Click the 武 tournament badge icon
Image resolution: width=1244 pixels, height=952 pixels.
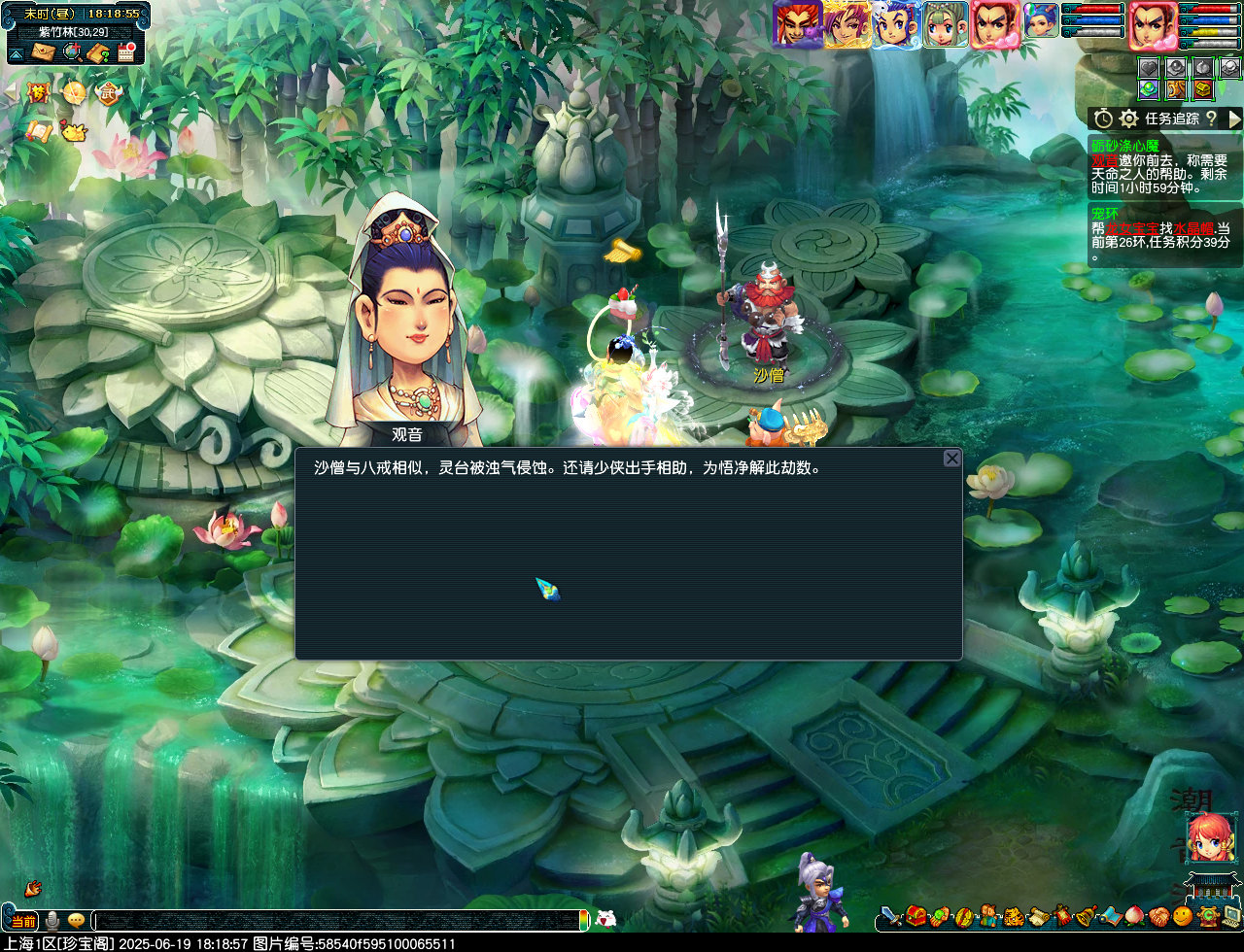tap(108, 92)
